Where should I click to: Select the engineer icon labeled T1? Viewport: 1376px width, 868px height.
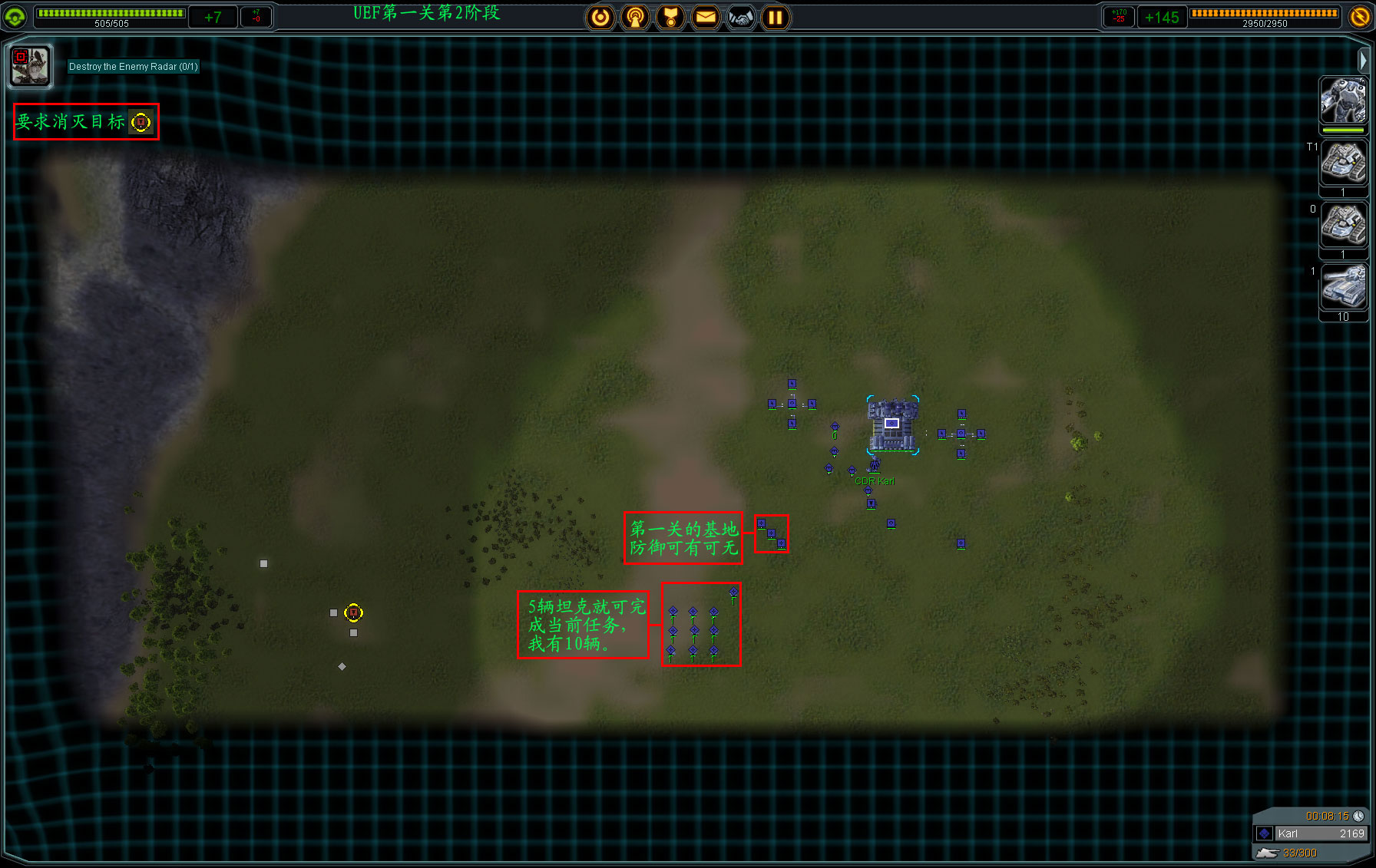coord(1342,163)
